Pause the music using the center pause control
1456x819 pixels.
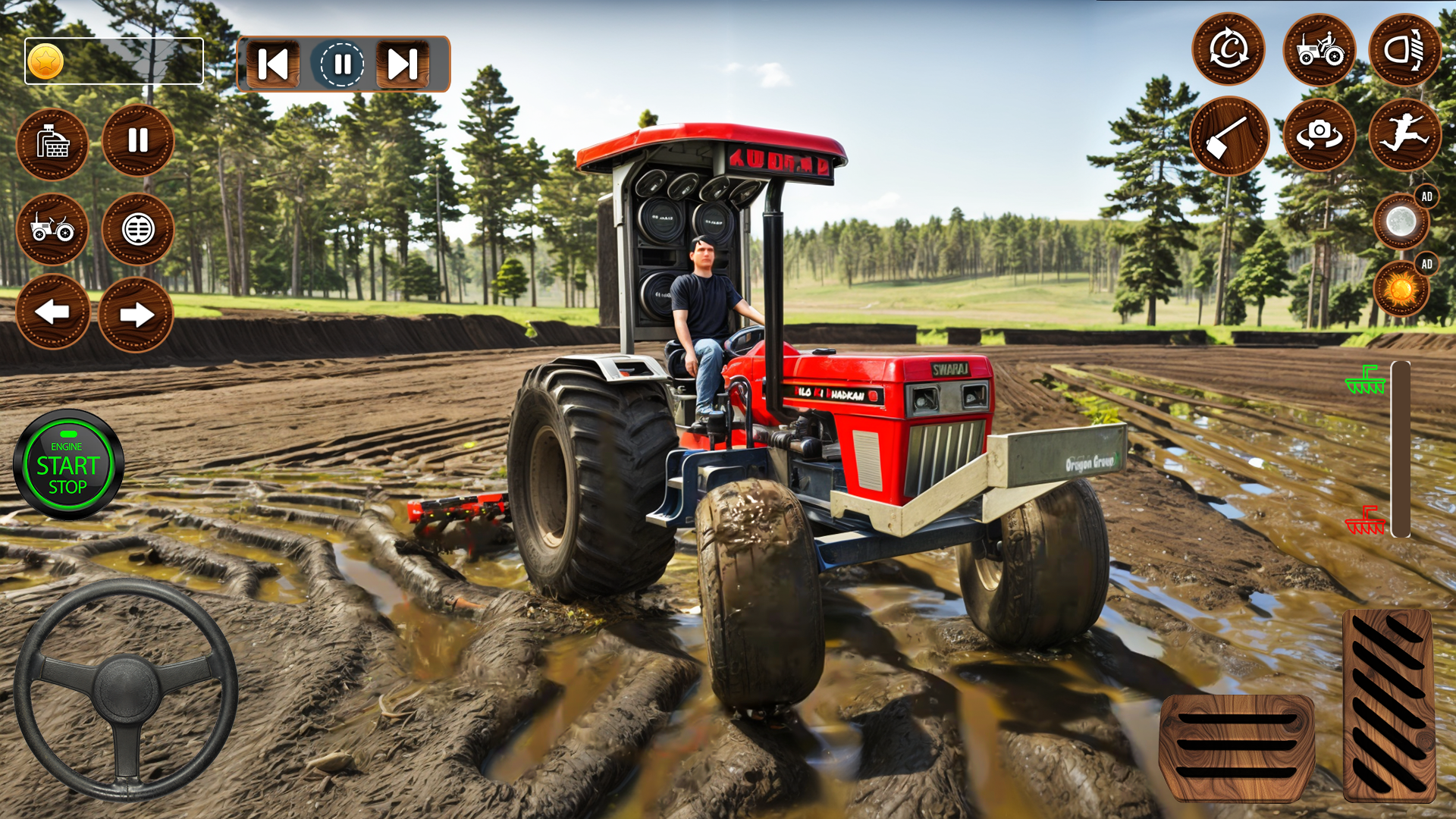click(341, 64)
